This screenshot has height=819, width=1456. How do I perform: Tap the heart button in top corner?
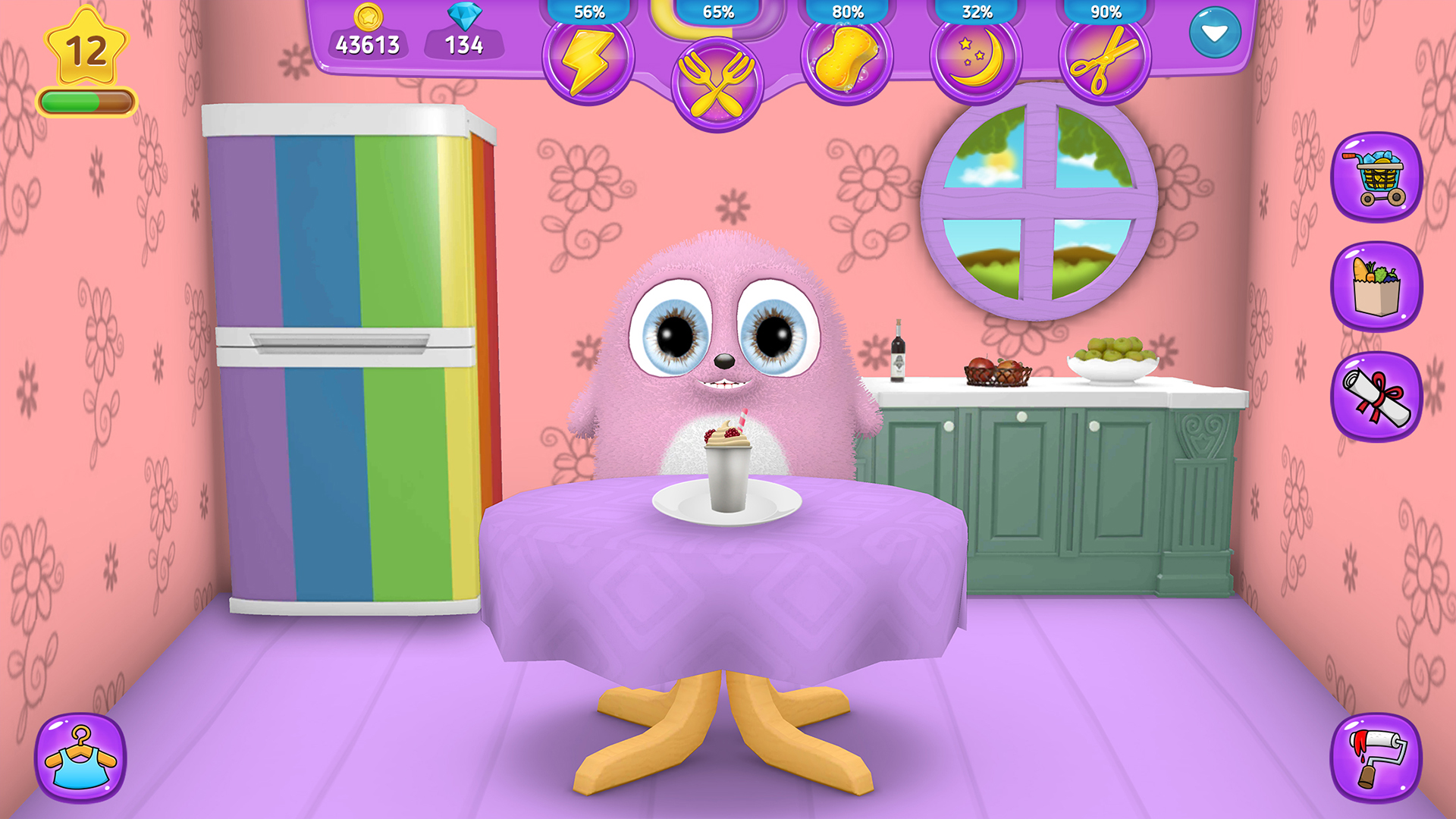tap(1216, 33)
